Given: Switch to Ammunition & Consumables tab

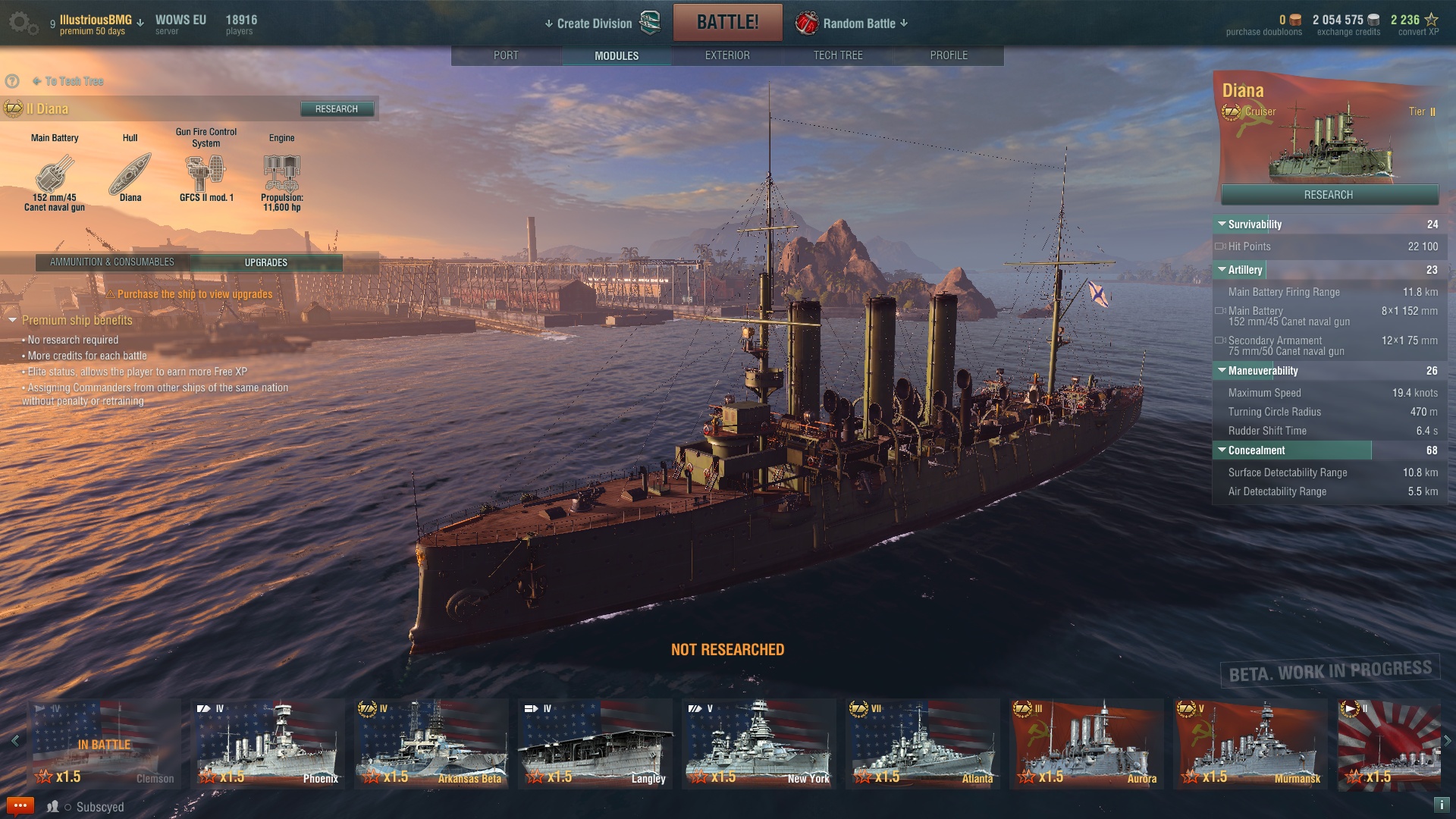Looking at the screenshot, I should [x=112, y=262].
